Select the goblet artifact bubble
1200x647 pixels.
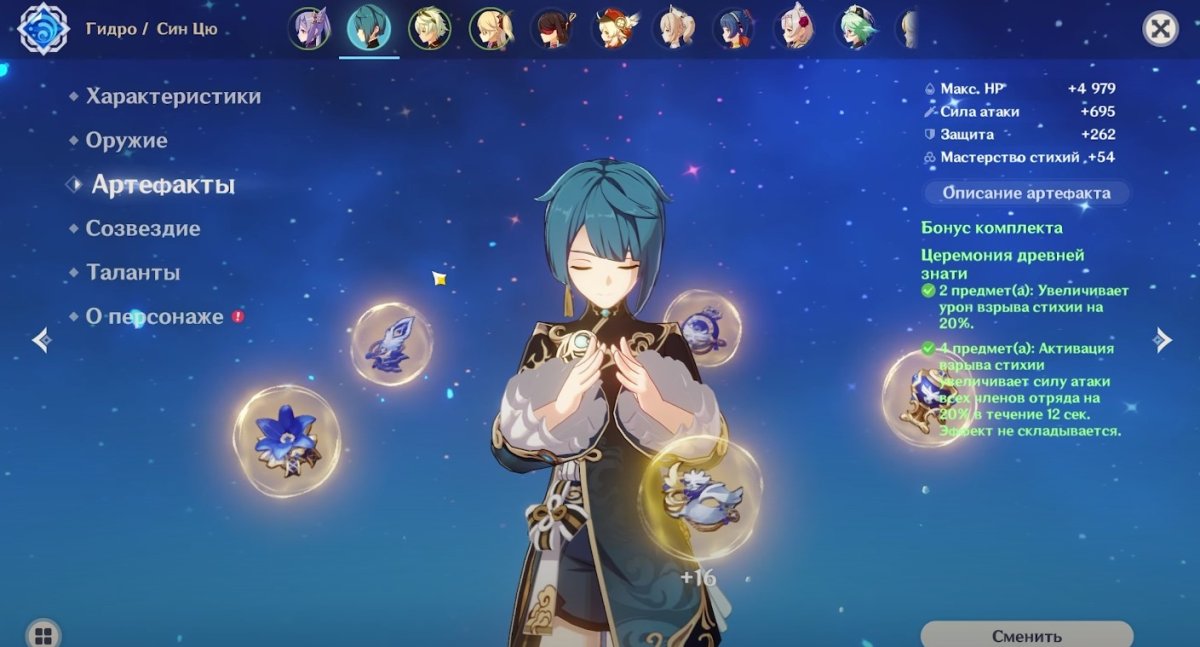(x=918, y=397)
